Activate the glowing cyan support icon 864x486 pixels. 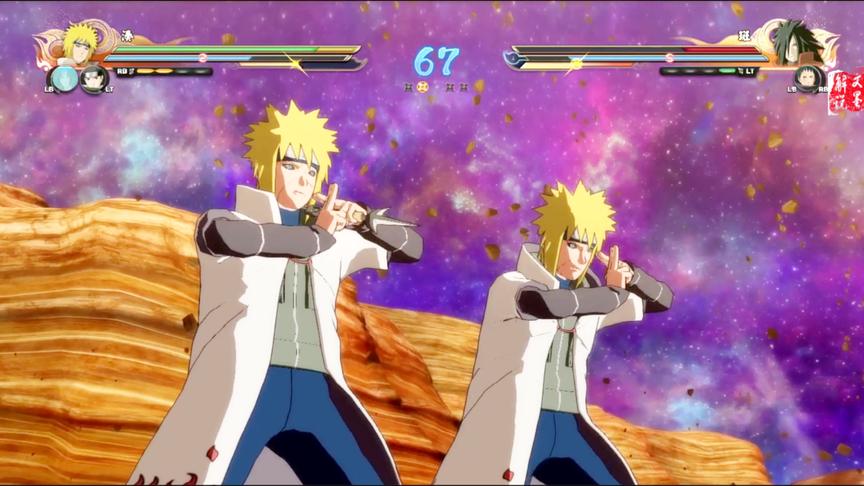64,78
